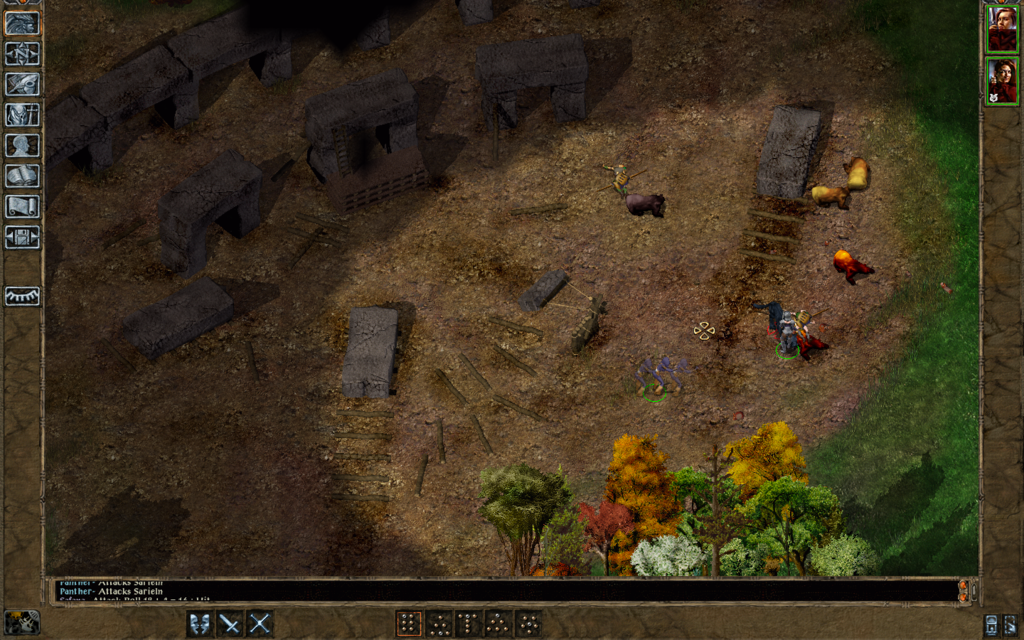Select the currently highlighted formation button

[x=408, y=624]
